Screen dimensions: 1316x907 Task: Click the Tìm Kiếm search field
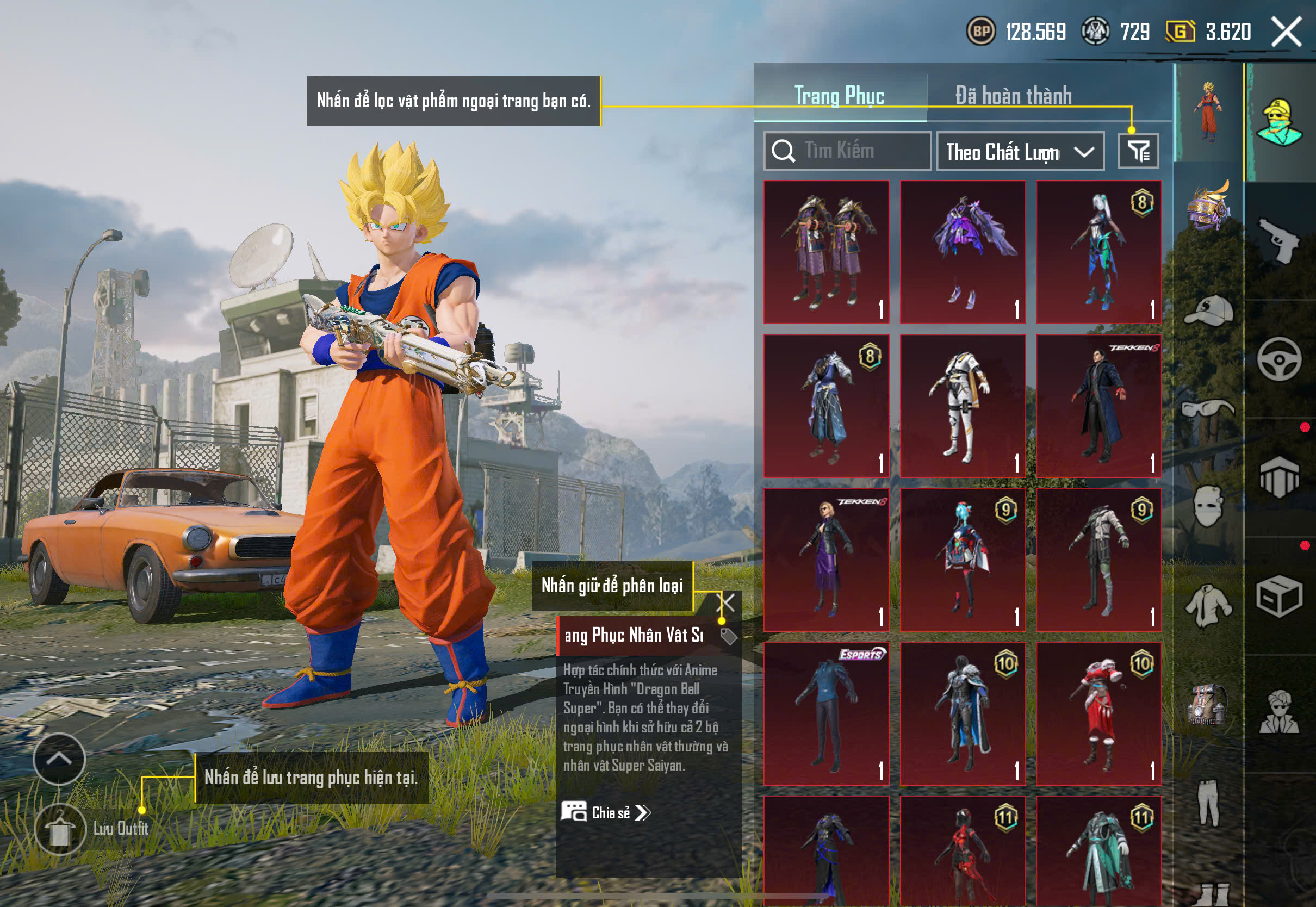[847, 151]
